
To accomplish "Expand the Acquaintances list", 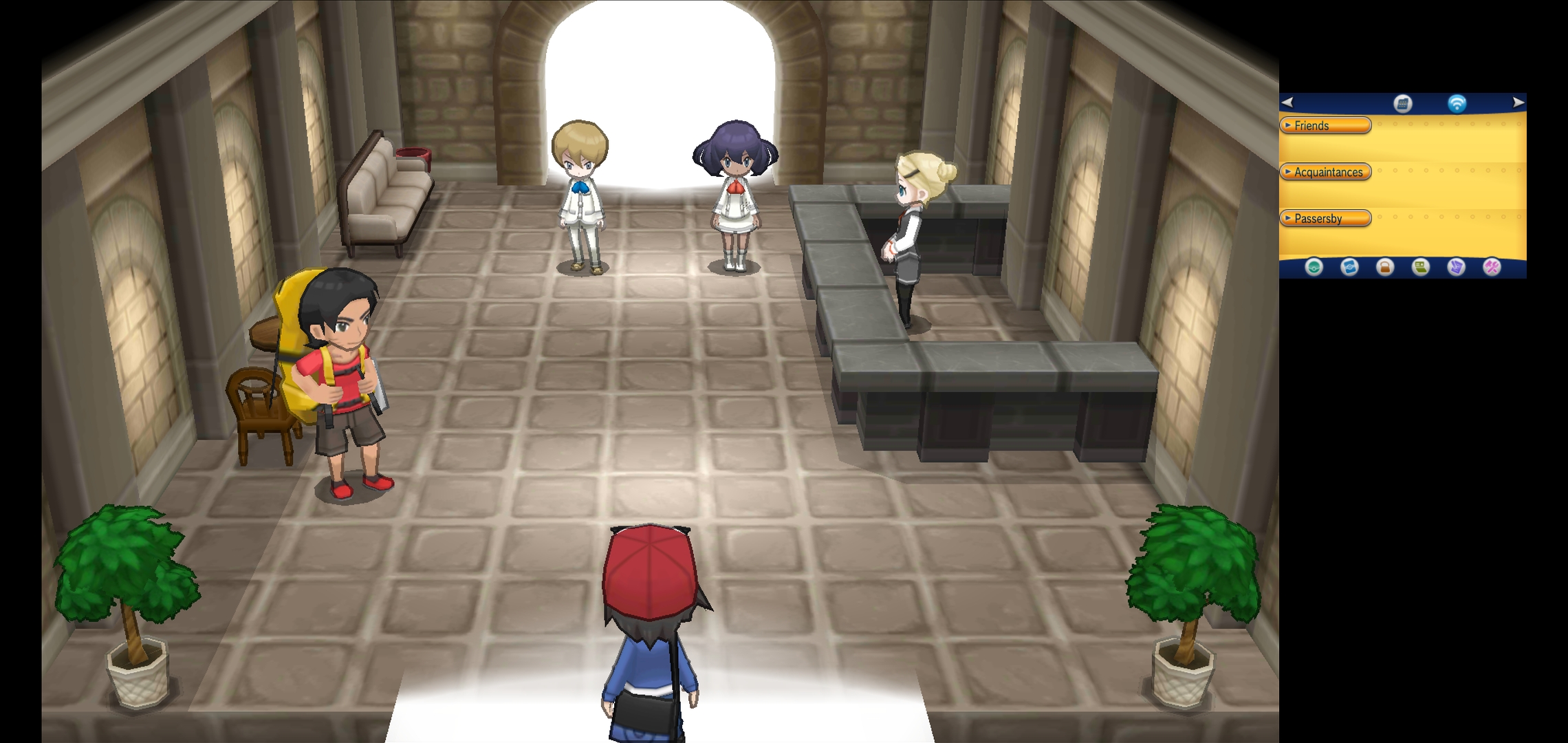I will (1325, 172).
